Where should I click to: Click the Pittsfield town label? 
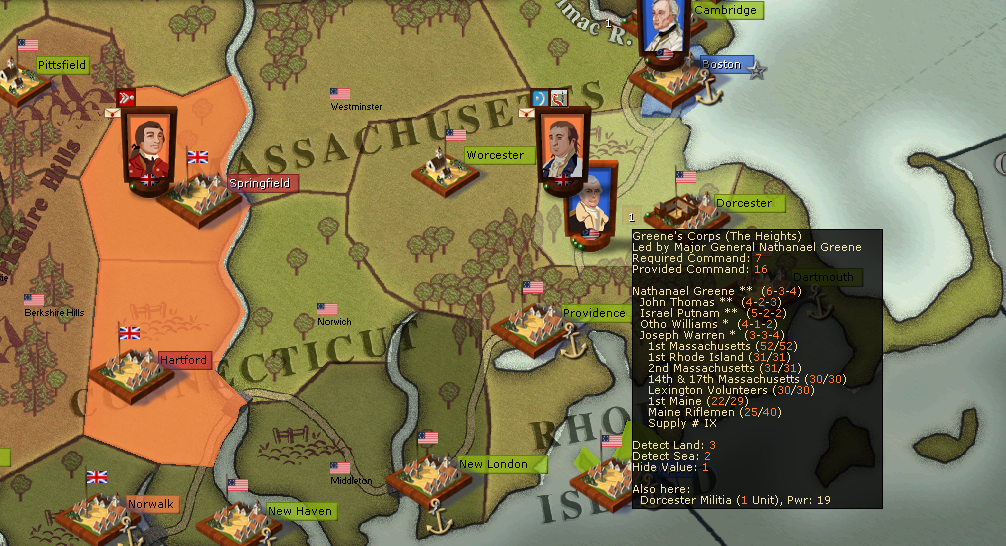pyautogui.click(x=62, y=65)
